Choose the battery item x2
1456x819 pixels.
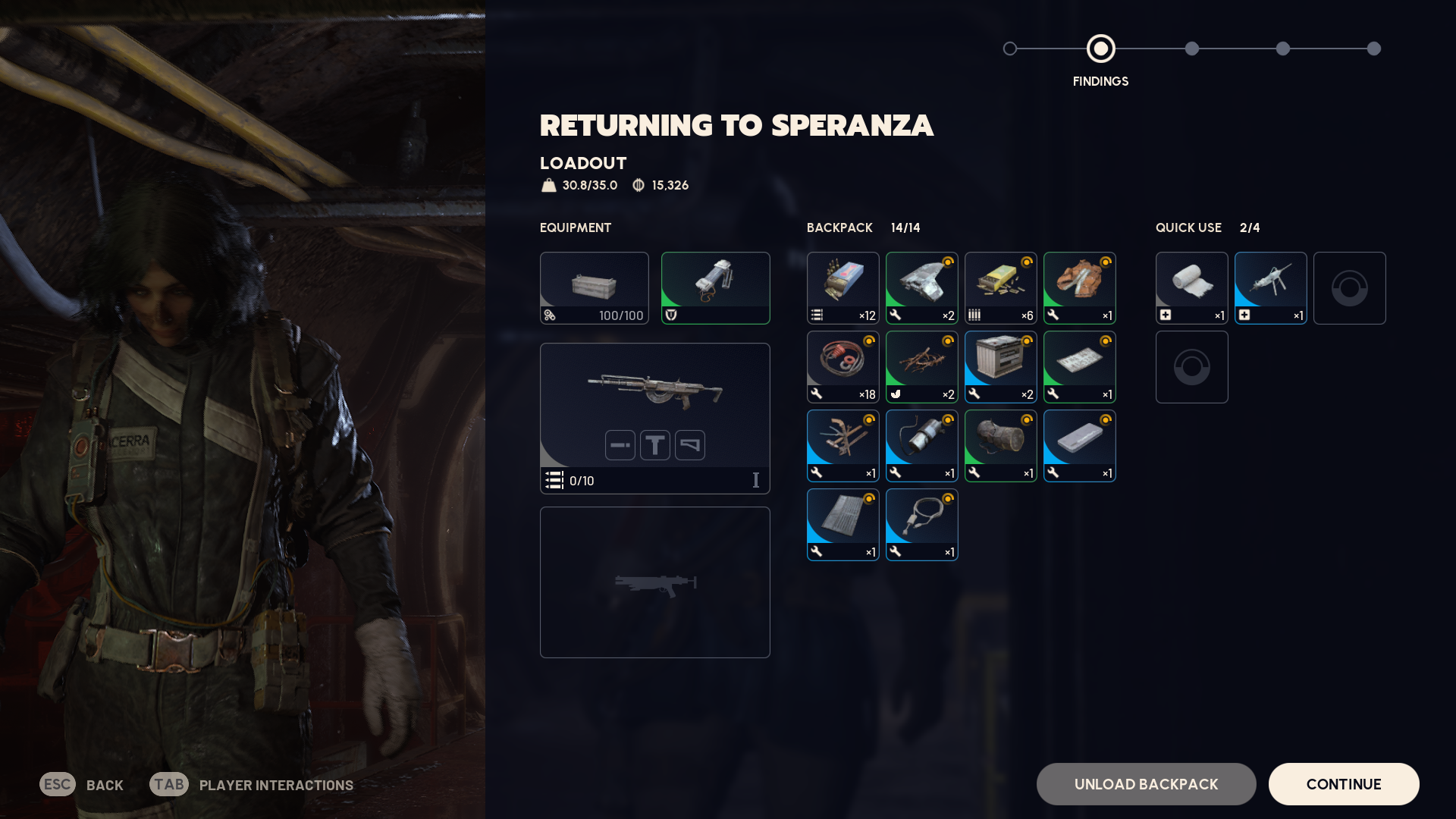tap(1000, 367)
